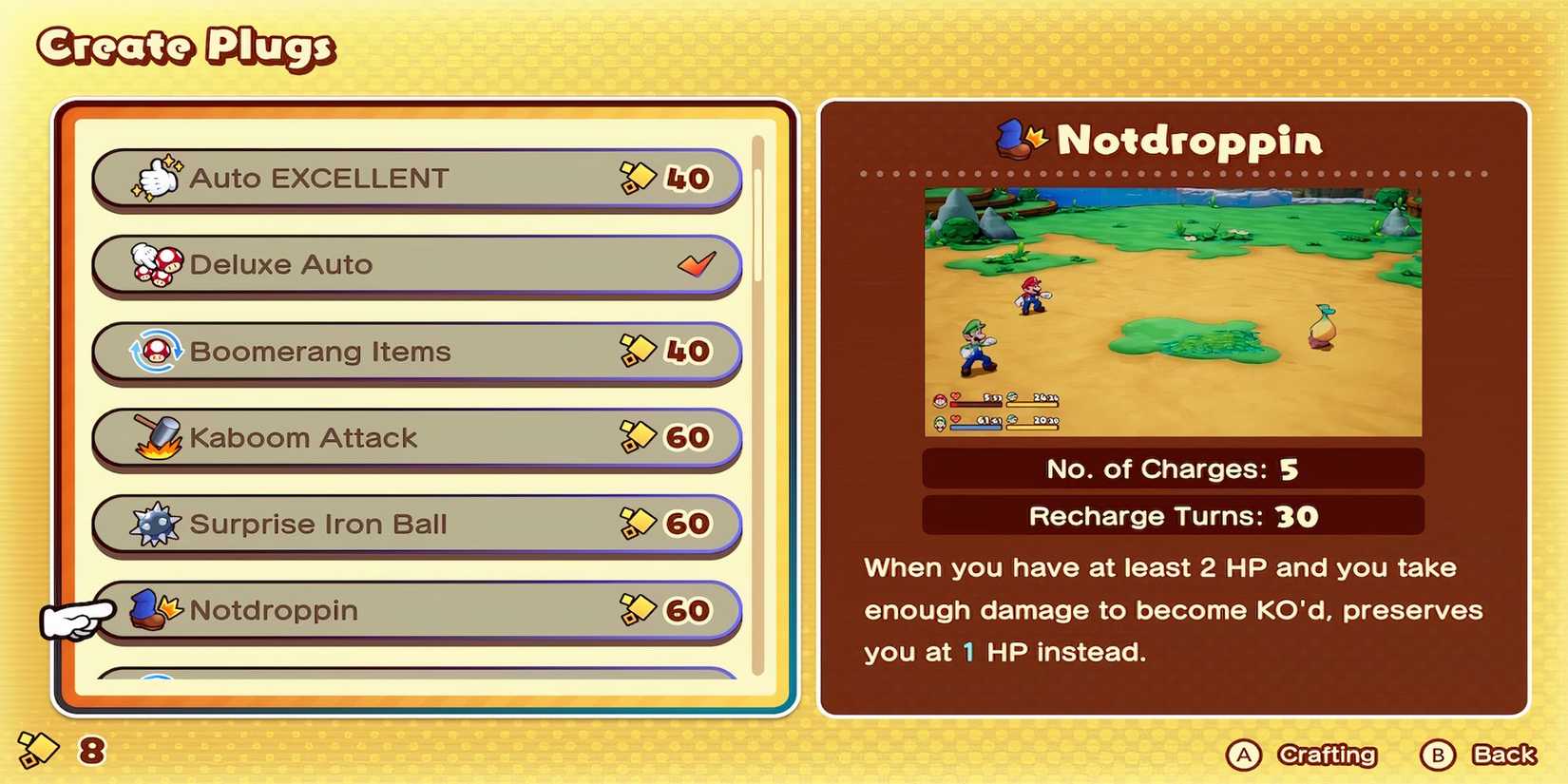1568x784 pixels.
Task: Click the Notdroppin crowned boot icon
Action: 150,608
